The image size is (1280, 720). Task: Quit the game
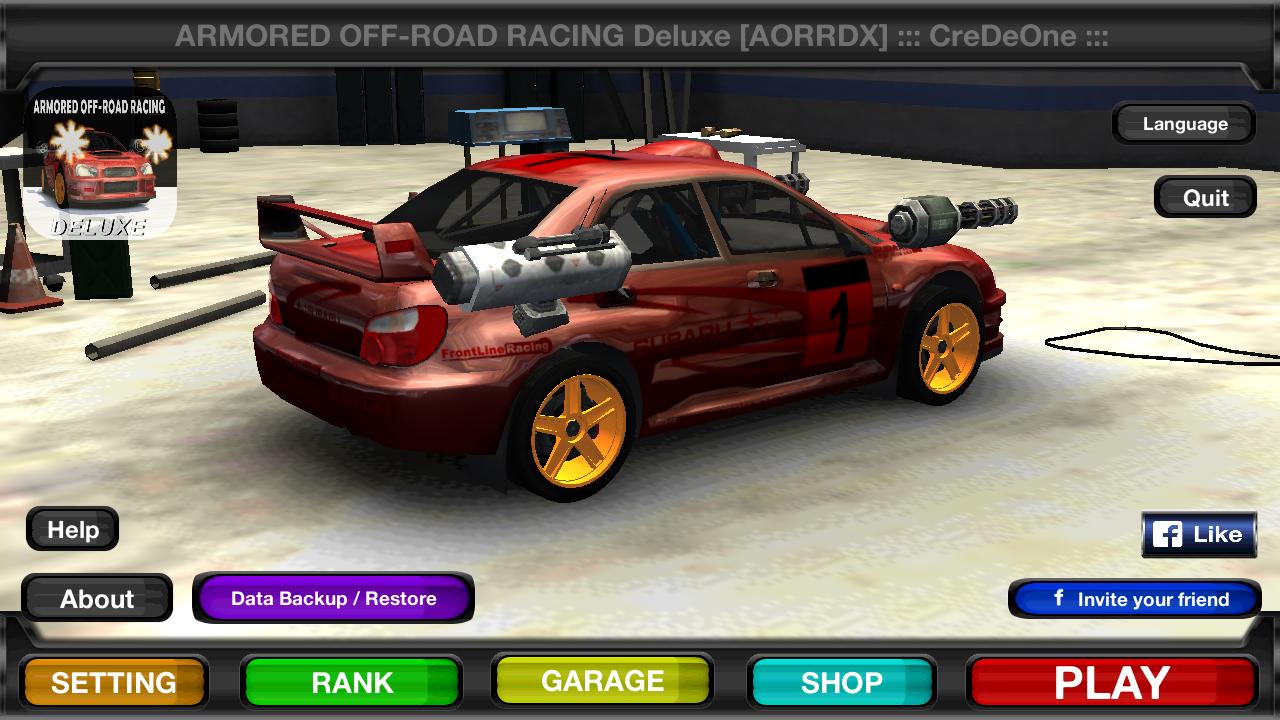tap(1205, 197)
